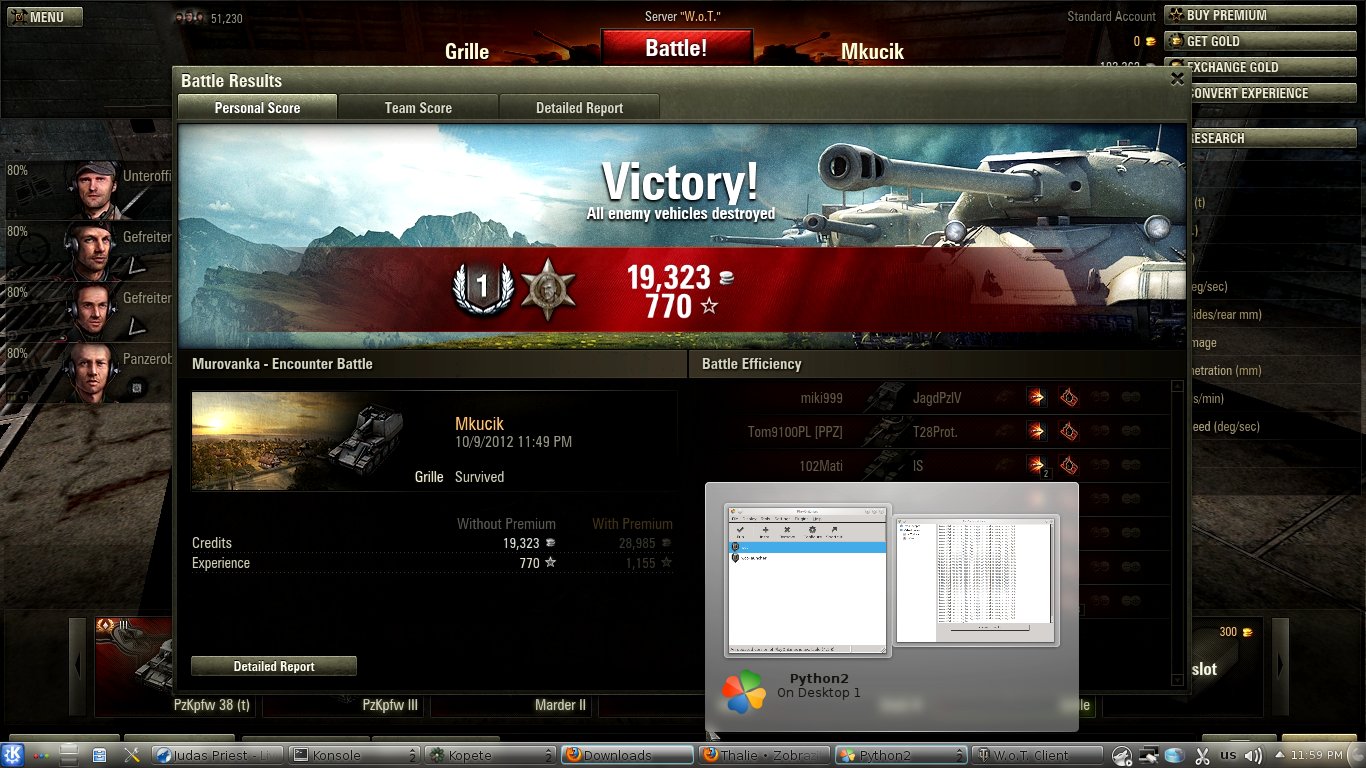Open the MENU button
This screenshot has height=768, width=1366.
43,17
